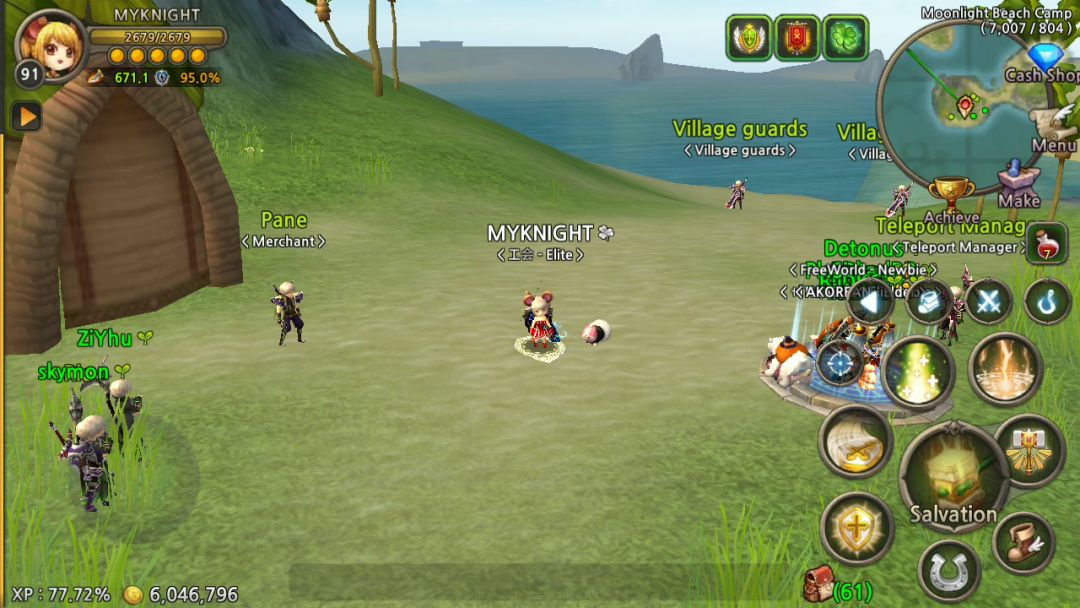The width and height of the screenshot is (1080, 608).
Task: Cast the golden cross shield skill
Action: point(857,527)
